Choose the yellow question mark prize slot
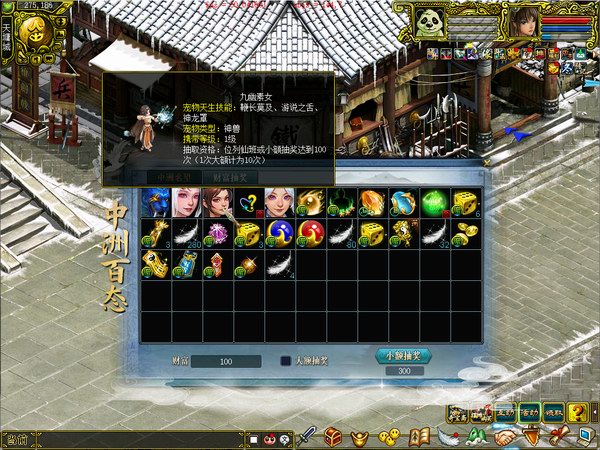The height and width of the screenshot is (450, 600). point(248,203)
